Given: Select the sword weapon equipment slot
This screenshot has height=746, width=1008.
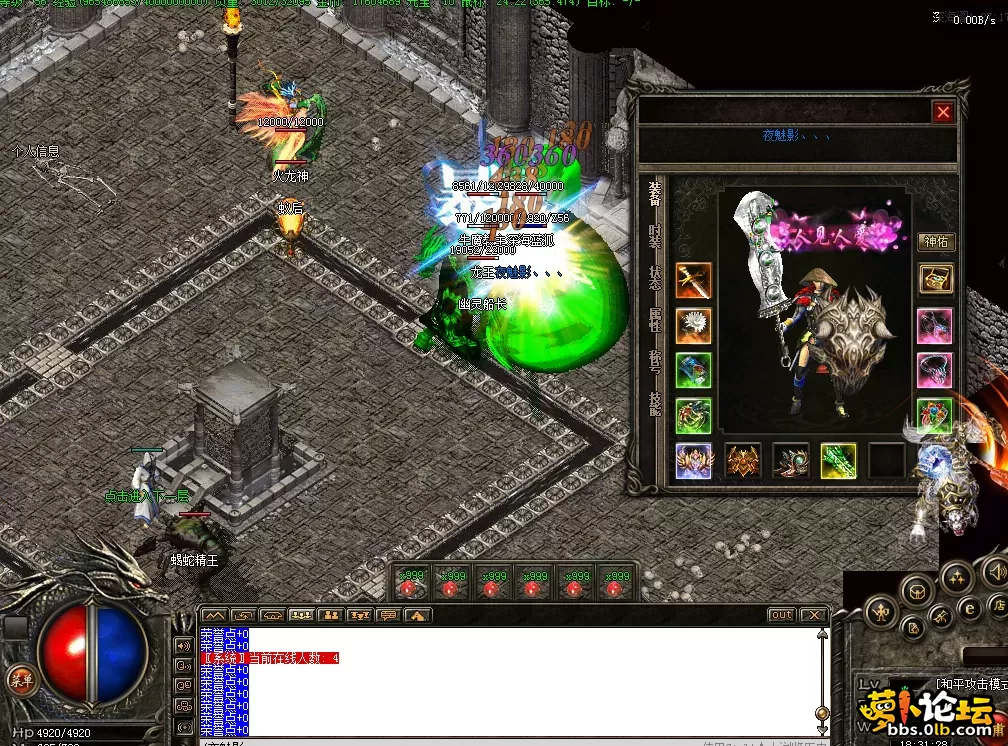Looking at the screenshot, I should [693, 281].
